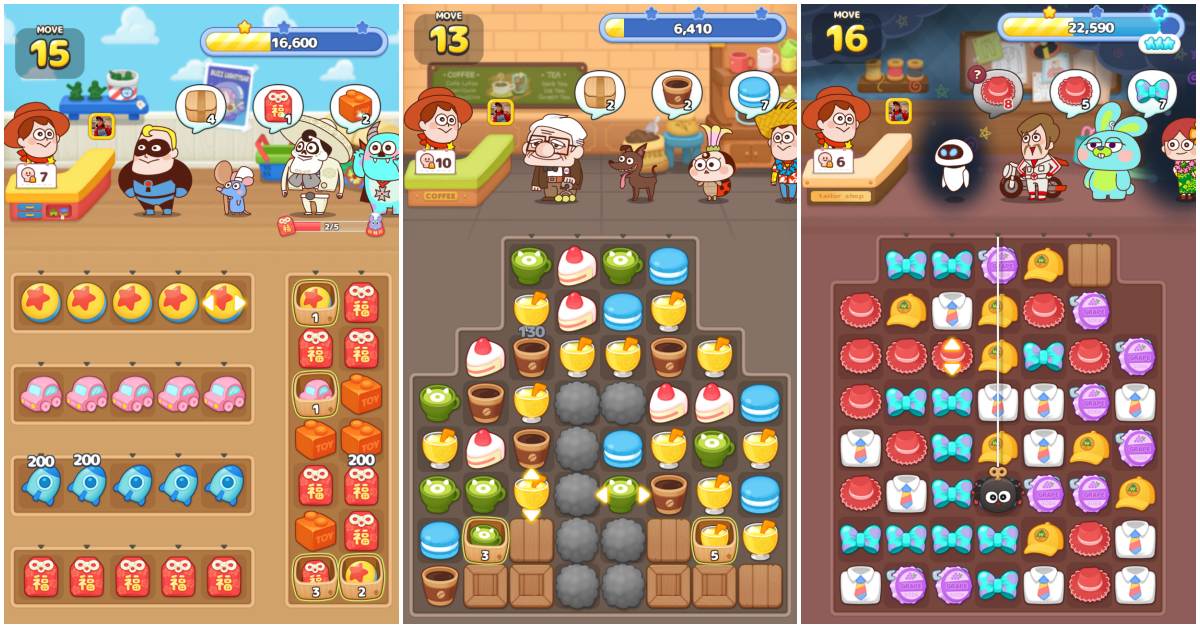Tap the black fuzzy spider tile

997,492
